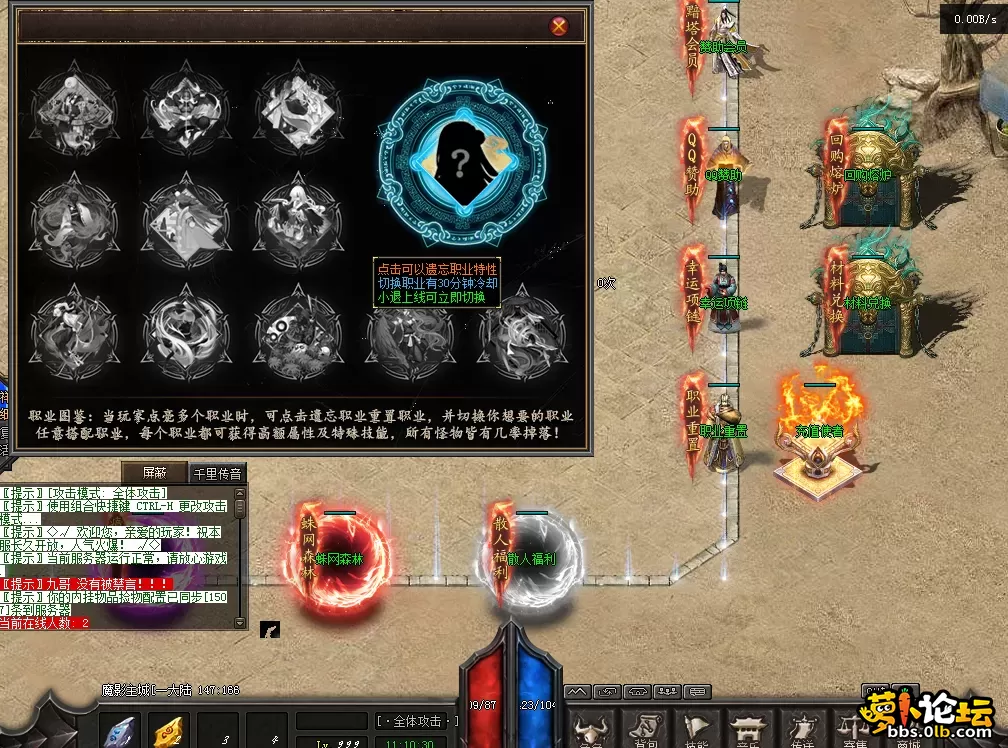
Task: Click the chat scrollbar's down arrow
Action: pyautogui.click(x=240, y=622)
